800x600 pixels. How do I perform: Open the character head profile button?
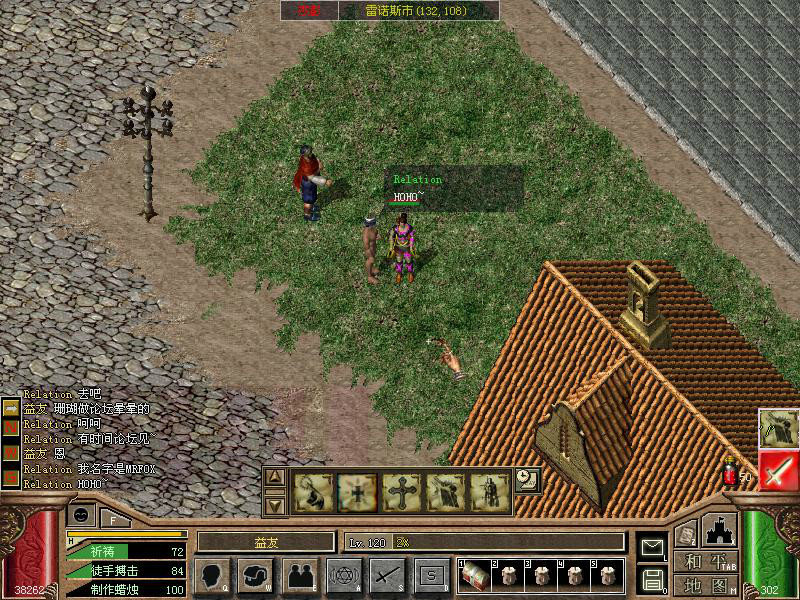click(x=213, y=575)
